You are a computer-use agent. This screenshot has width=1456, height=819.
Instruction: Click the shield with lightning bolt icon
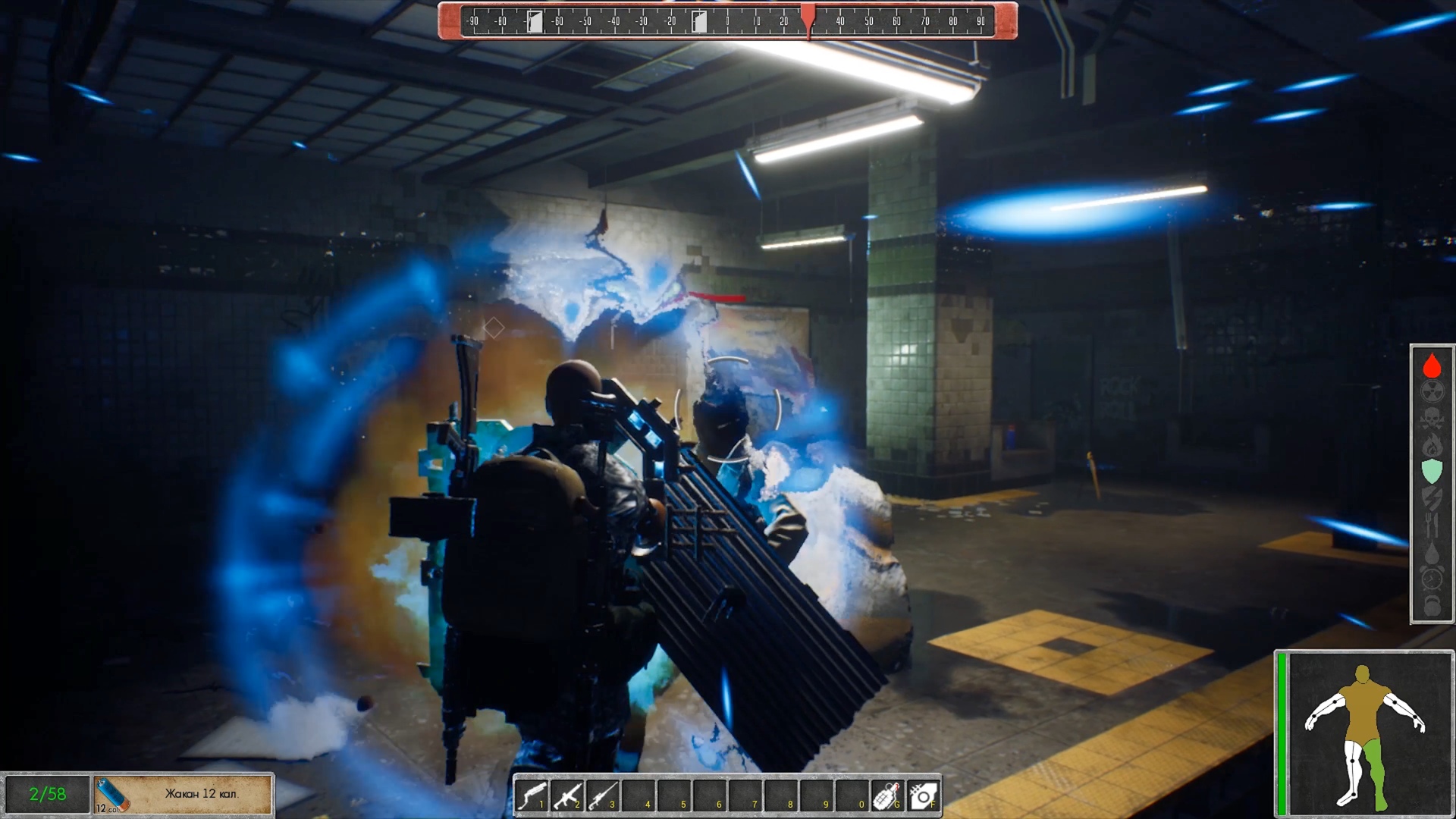coord(1432,498)
